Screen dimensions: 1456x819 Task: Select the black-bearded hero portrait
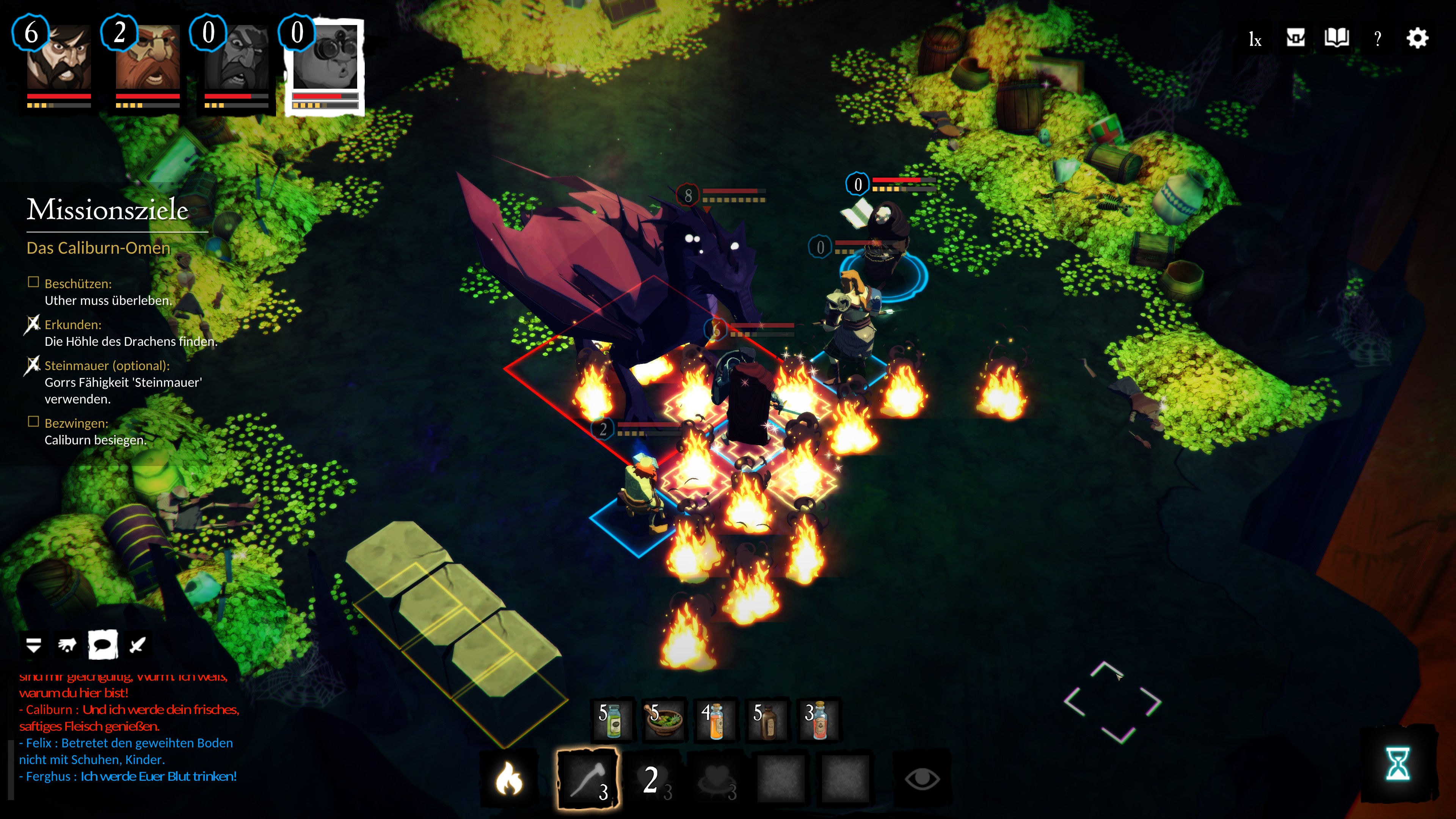[59, 57]
